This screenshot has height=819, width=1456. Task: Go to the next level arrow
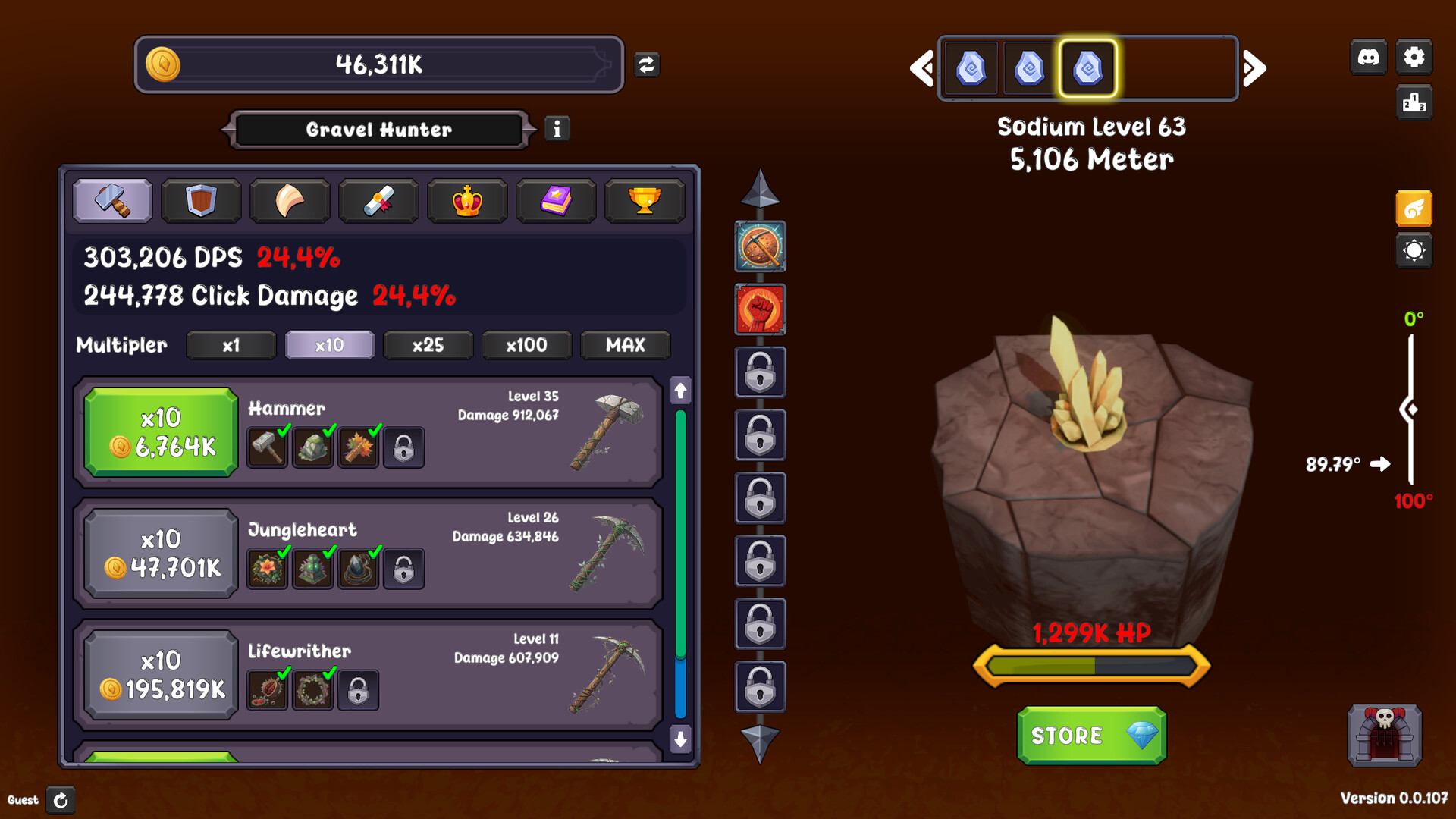click(1255, 68)
